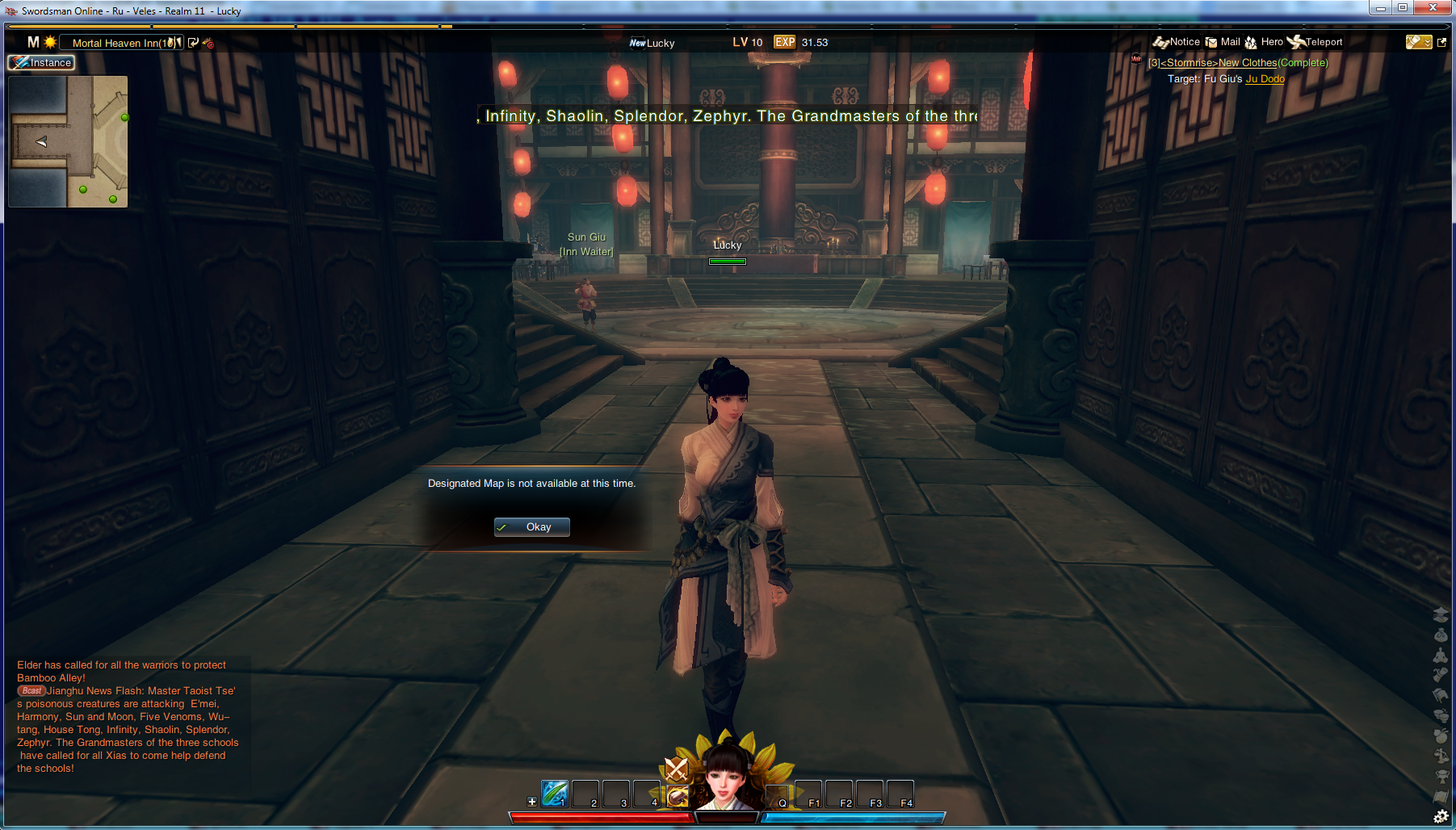Follow the Ju Dodo quest target link
1456x830 pixels.
tap(1265, 79)
